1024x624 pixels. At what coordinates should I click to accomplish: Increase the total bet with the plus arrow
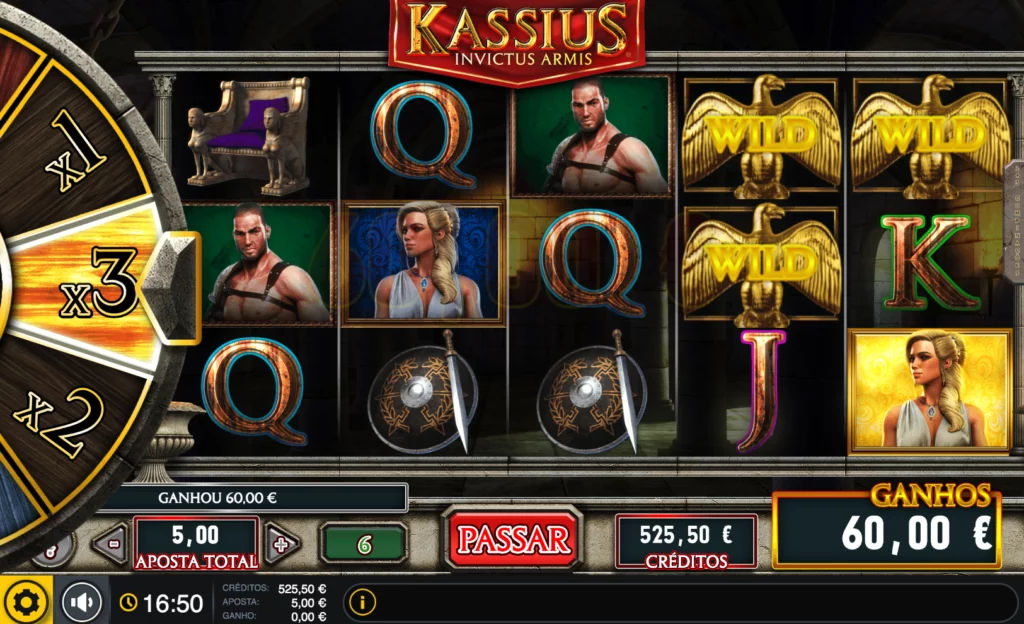coord(281,544)
